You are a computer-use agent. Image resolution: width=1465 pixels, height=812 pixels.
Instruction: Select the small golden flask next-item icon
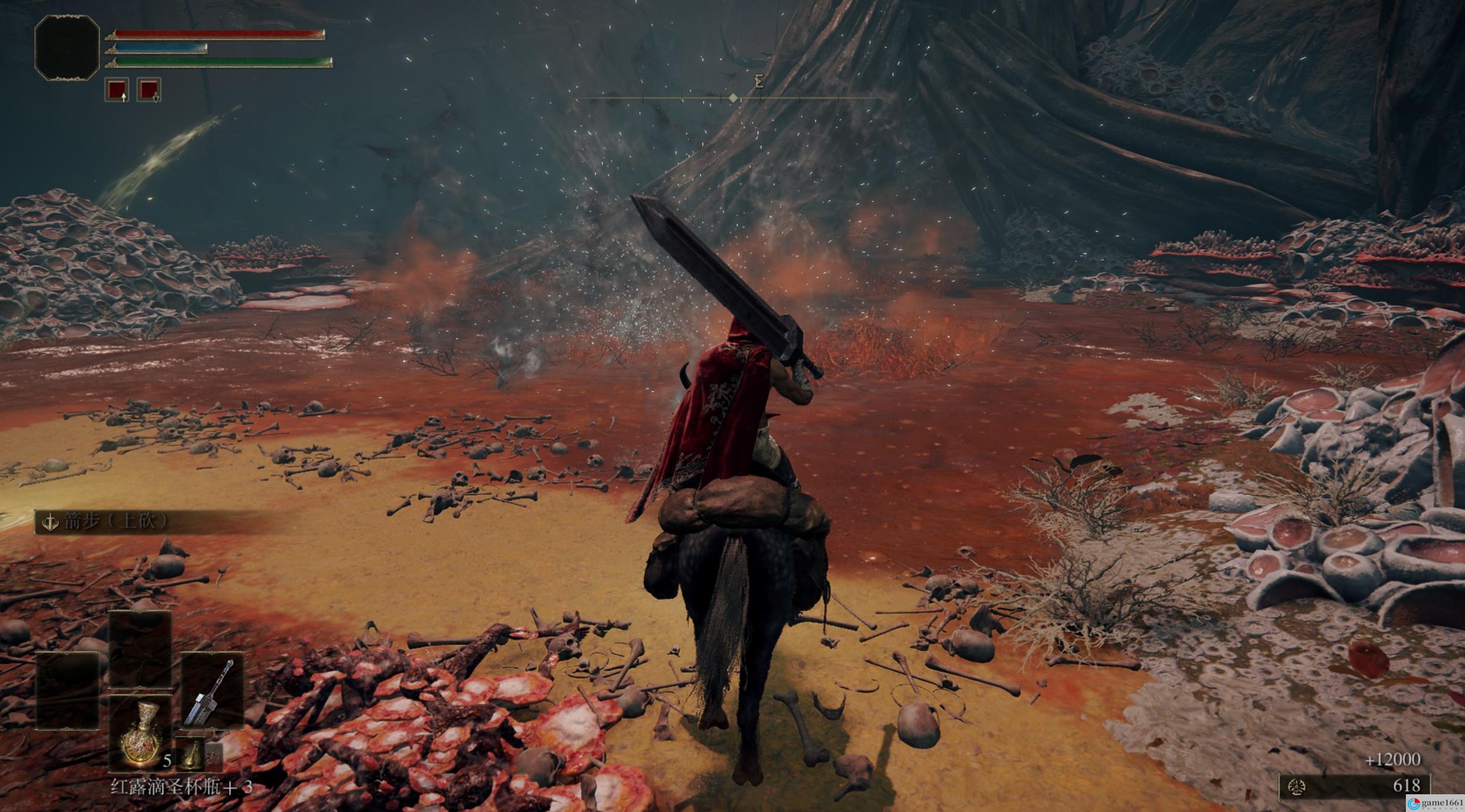190,755
